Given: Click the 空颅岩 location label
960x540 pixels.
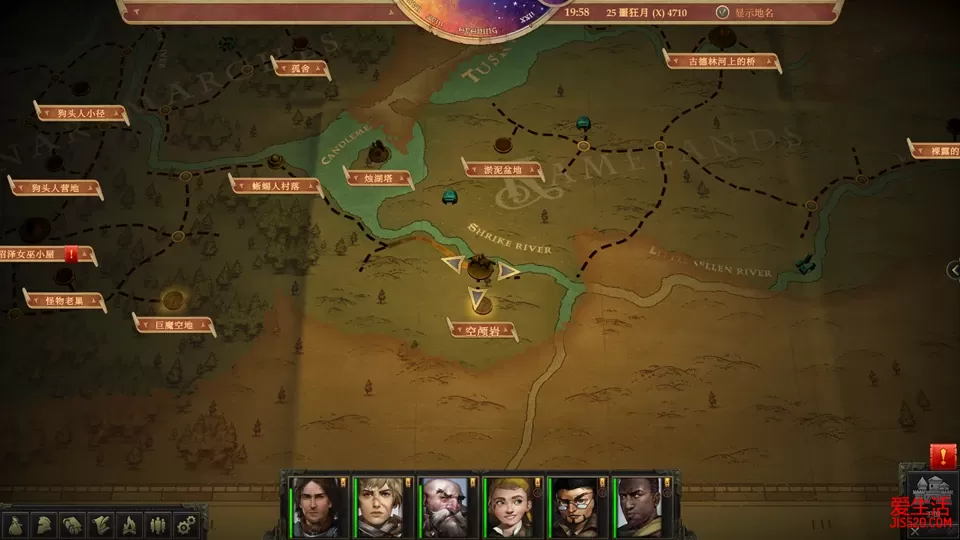Looking at the screenshot, I should tap(482, 329).
